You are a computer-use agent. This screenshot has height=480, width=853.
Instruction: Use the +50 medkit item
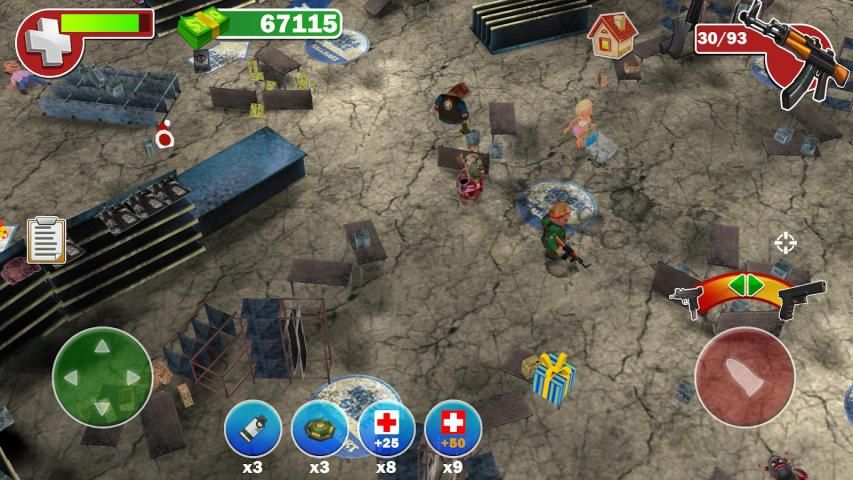click(x=452, y=429)
